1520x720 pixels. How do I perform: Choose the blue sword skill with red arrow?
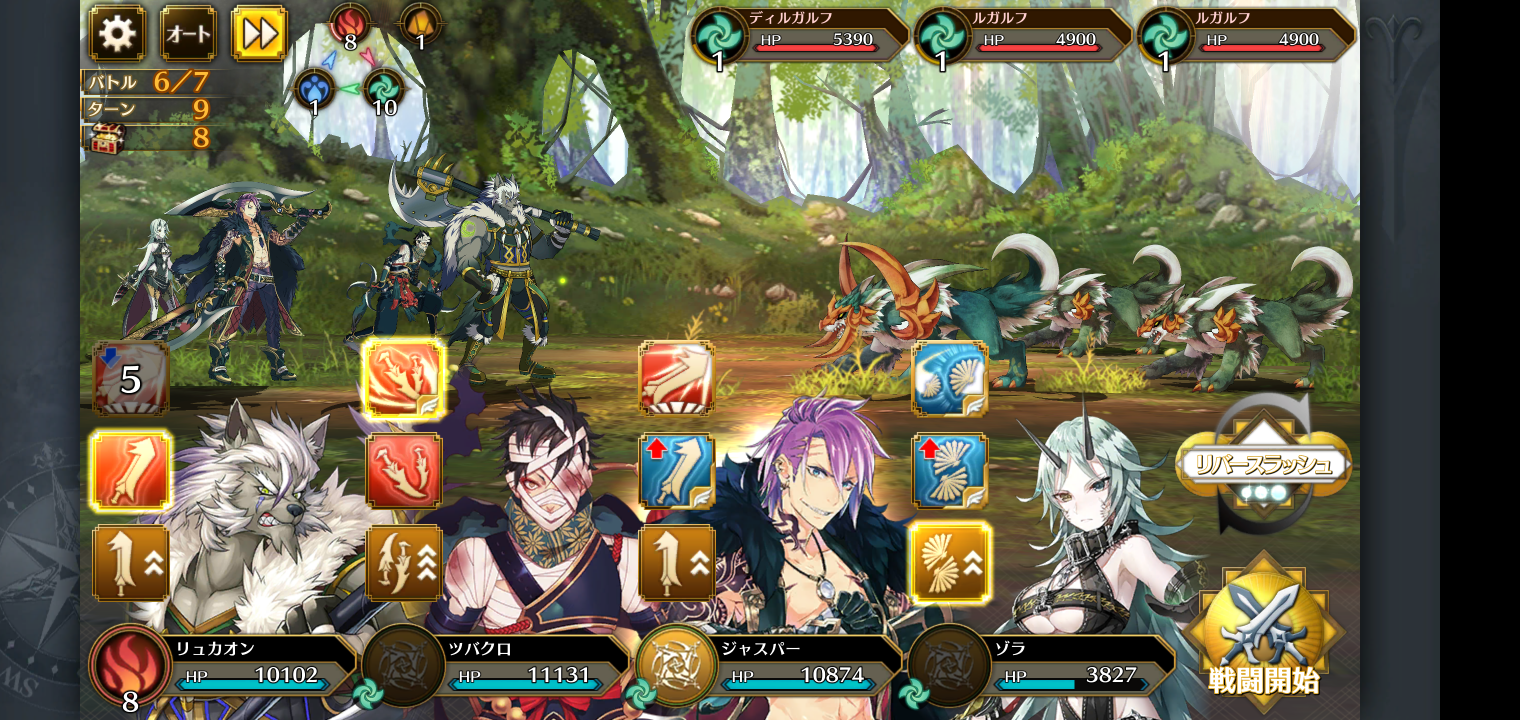coord(677,470)
